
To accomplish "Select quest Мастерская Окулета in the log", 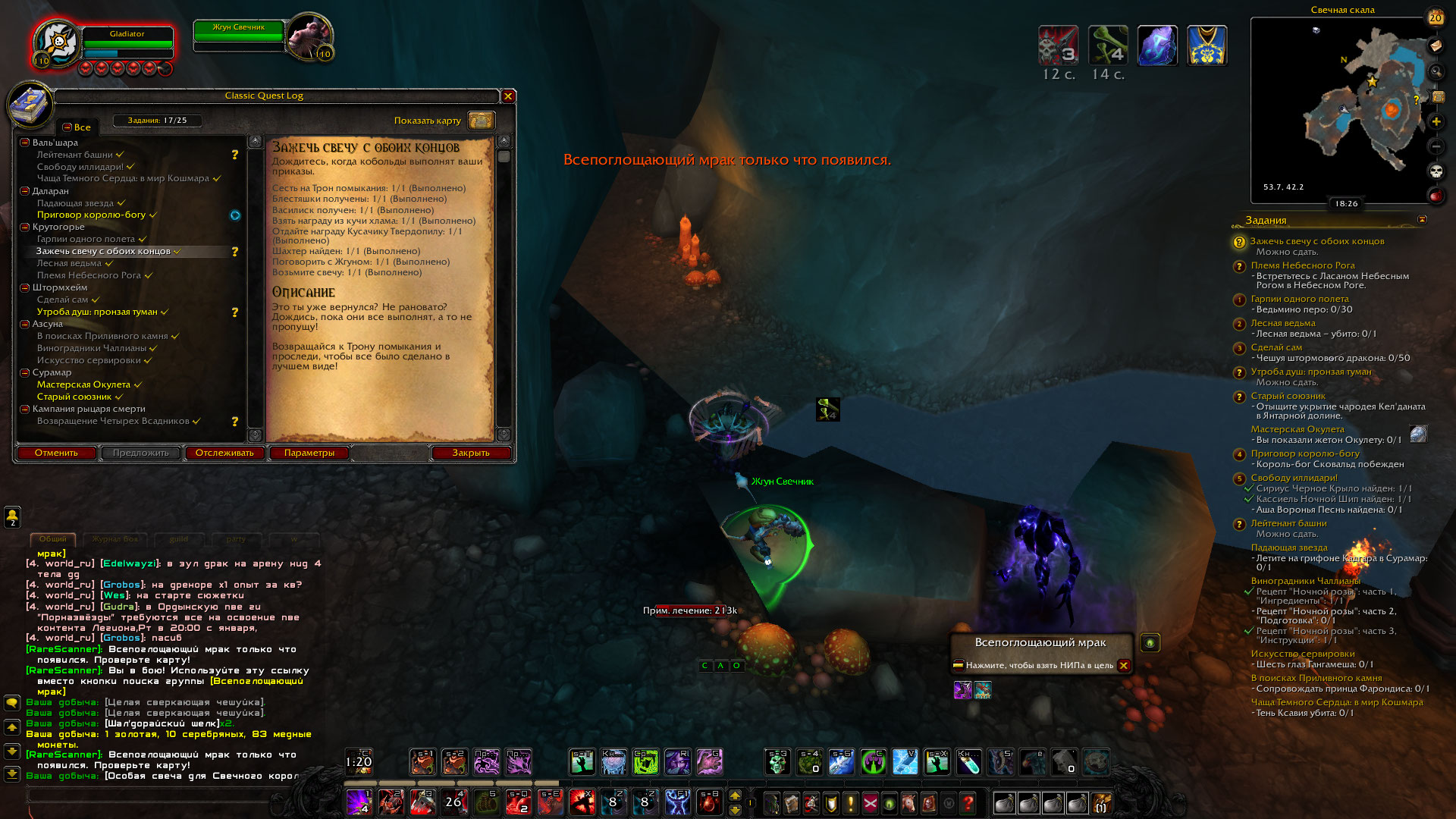I will (x=83, y=384).
